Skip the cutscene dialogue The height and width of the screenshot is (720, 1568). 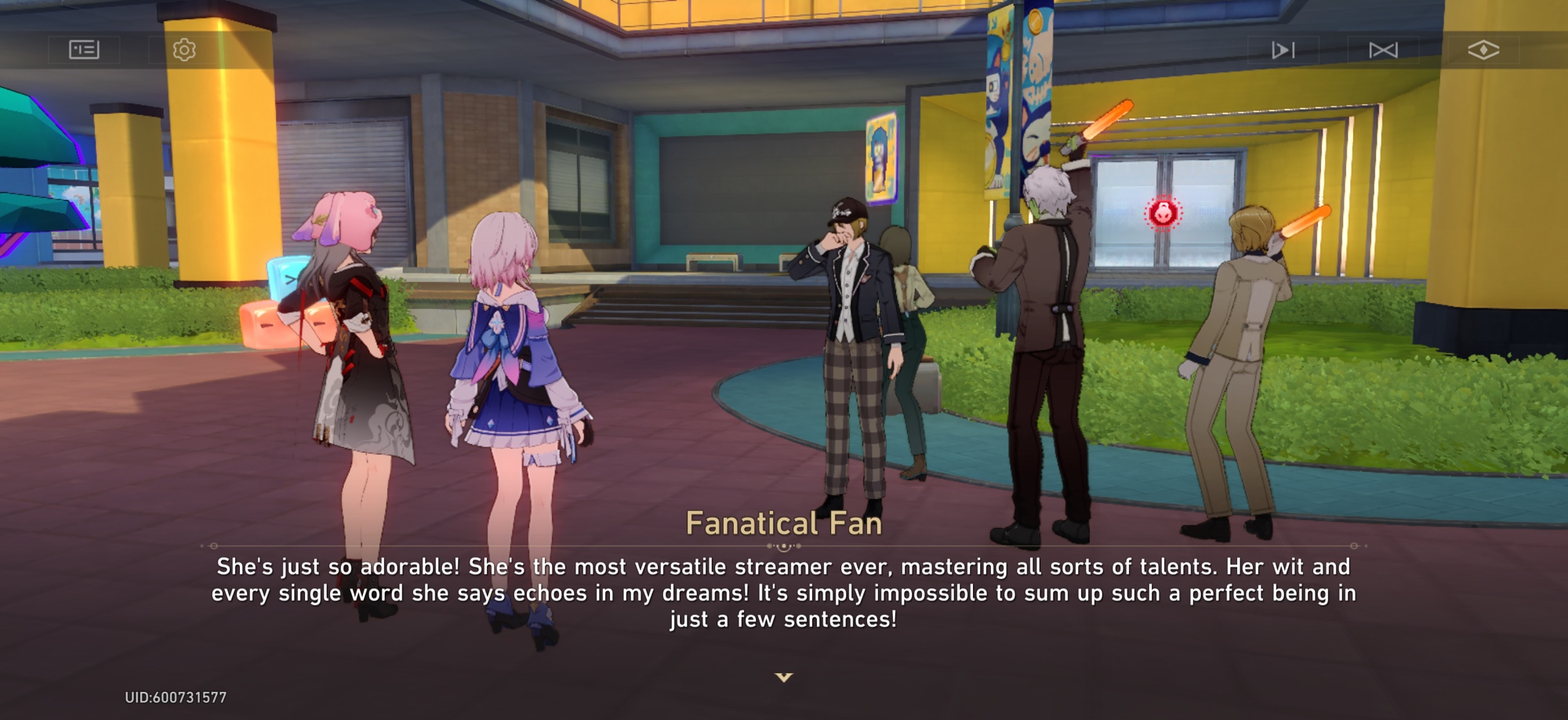click(x=1383, y=50)
